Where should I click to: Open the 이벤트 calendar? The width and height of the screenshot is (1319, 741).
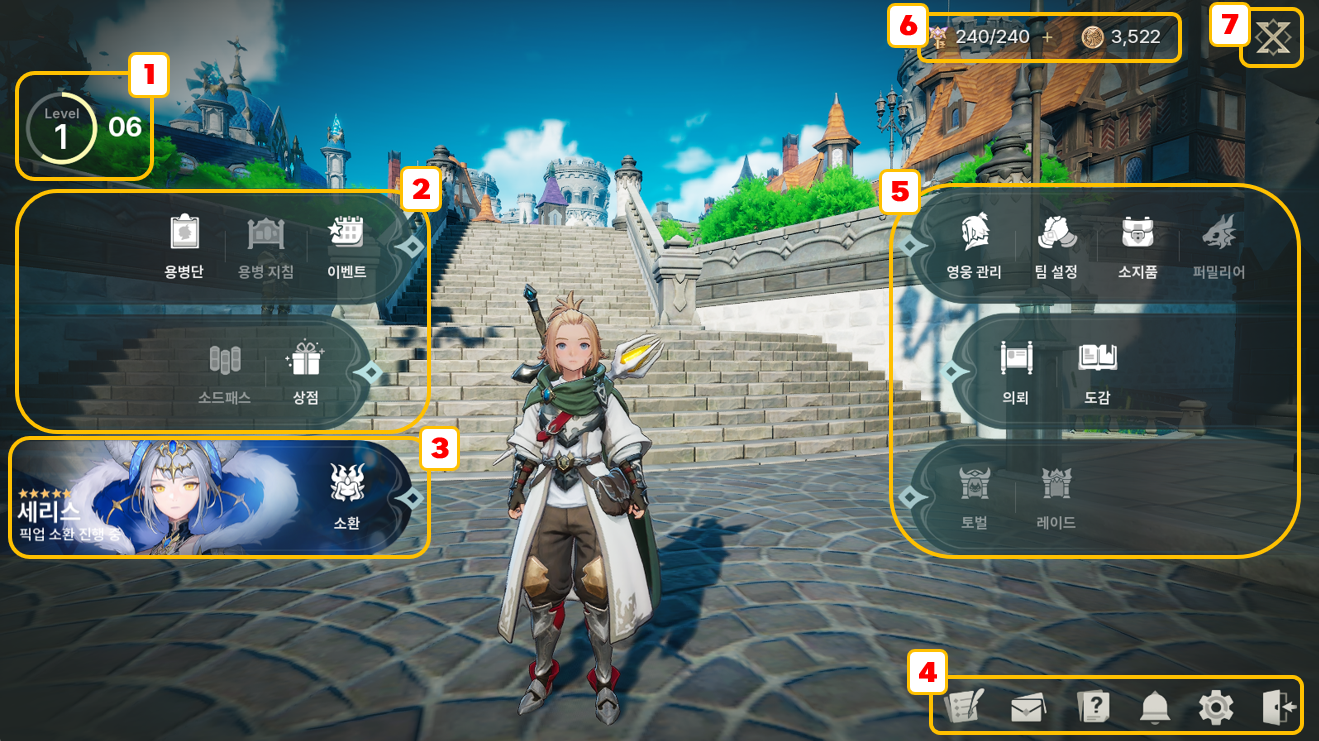(x=346, y=245)
